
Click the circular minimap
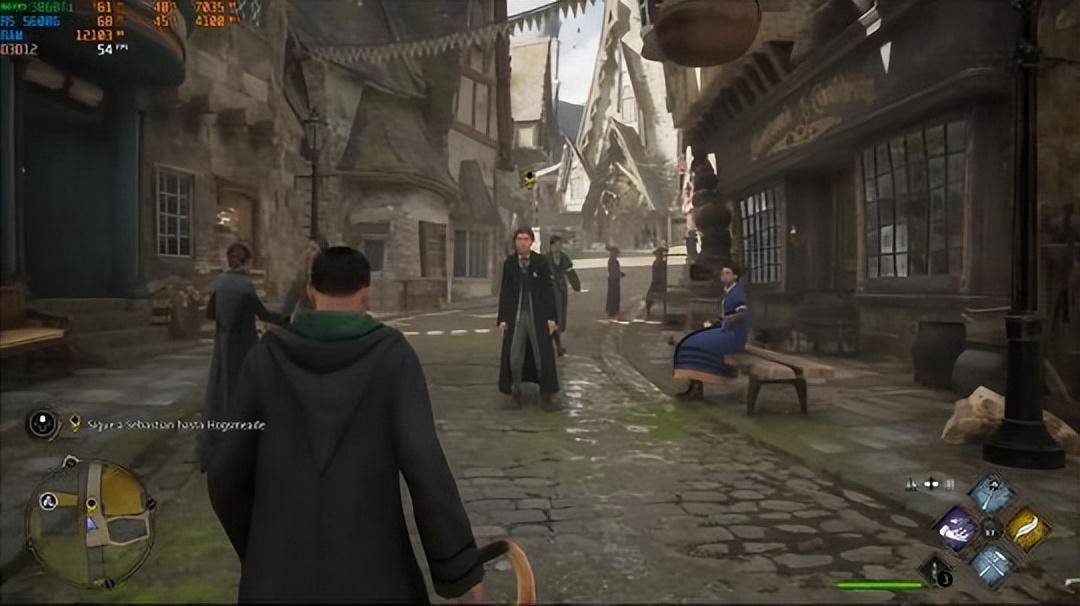pos(90,522)
